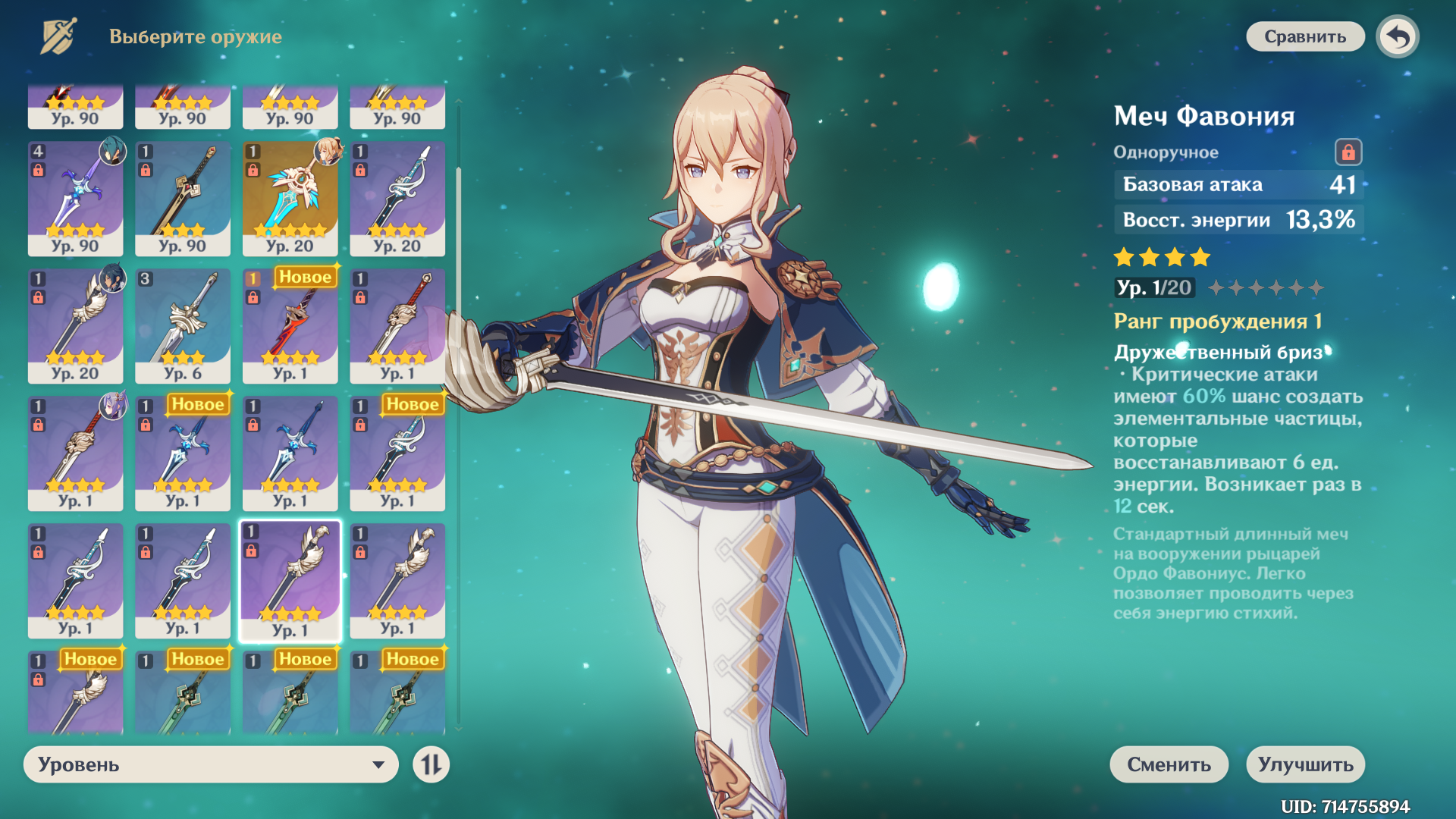1456x819 pixels.
Task: Pick the three-star sword at Ур. 6
Action: (x=183, y=326)
